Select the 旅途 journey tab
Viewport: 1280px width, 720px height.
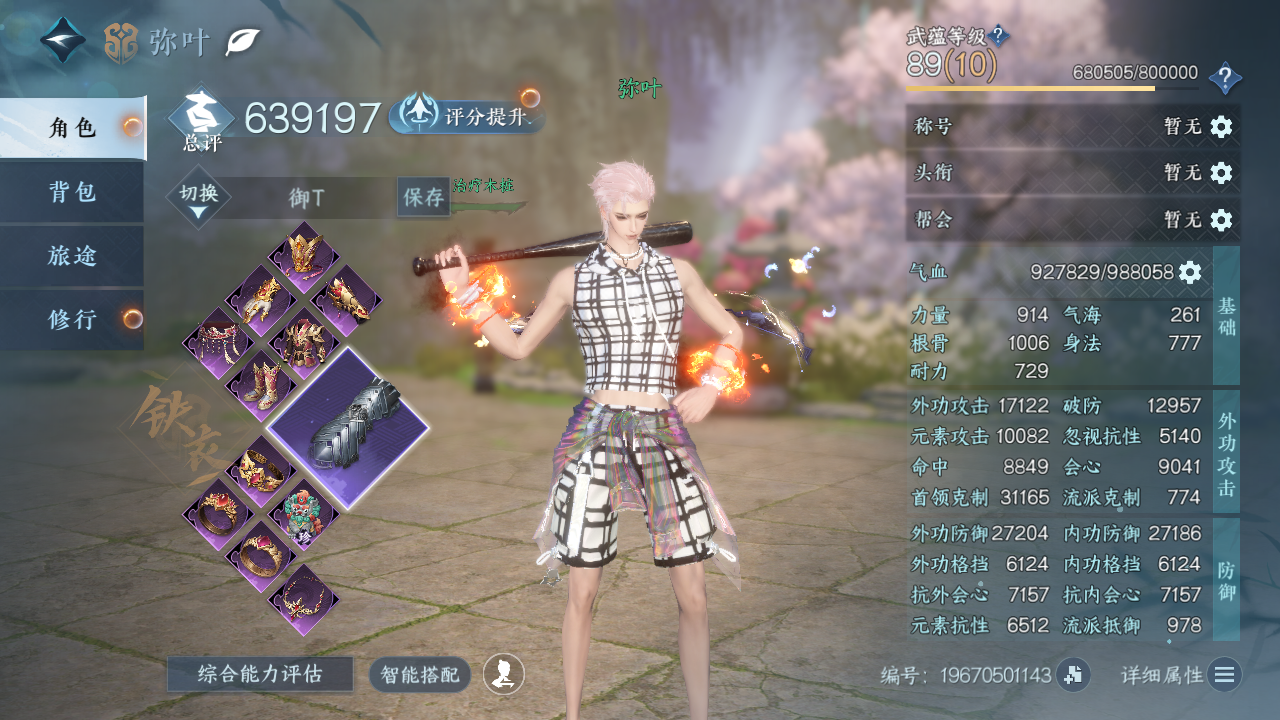pos(72,256)
